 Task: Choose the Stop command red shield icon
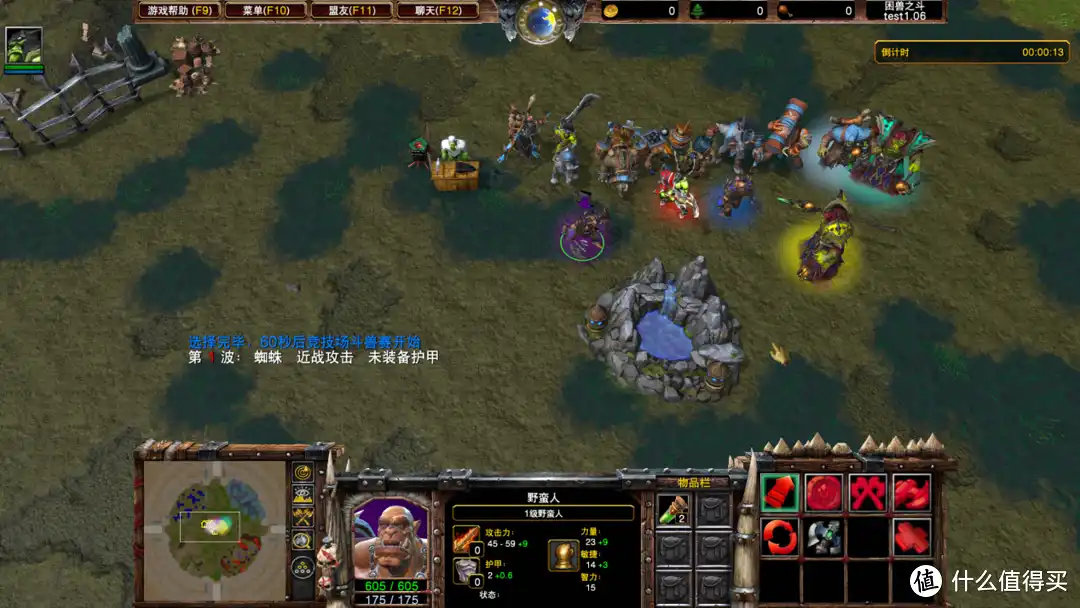[x=824, y=492]
